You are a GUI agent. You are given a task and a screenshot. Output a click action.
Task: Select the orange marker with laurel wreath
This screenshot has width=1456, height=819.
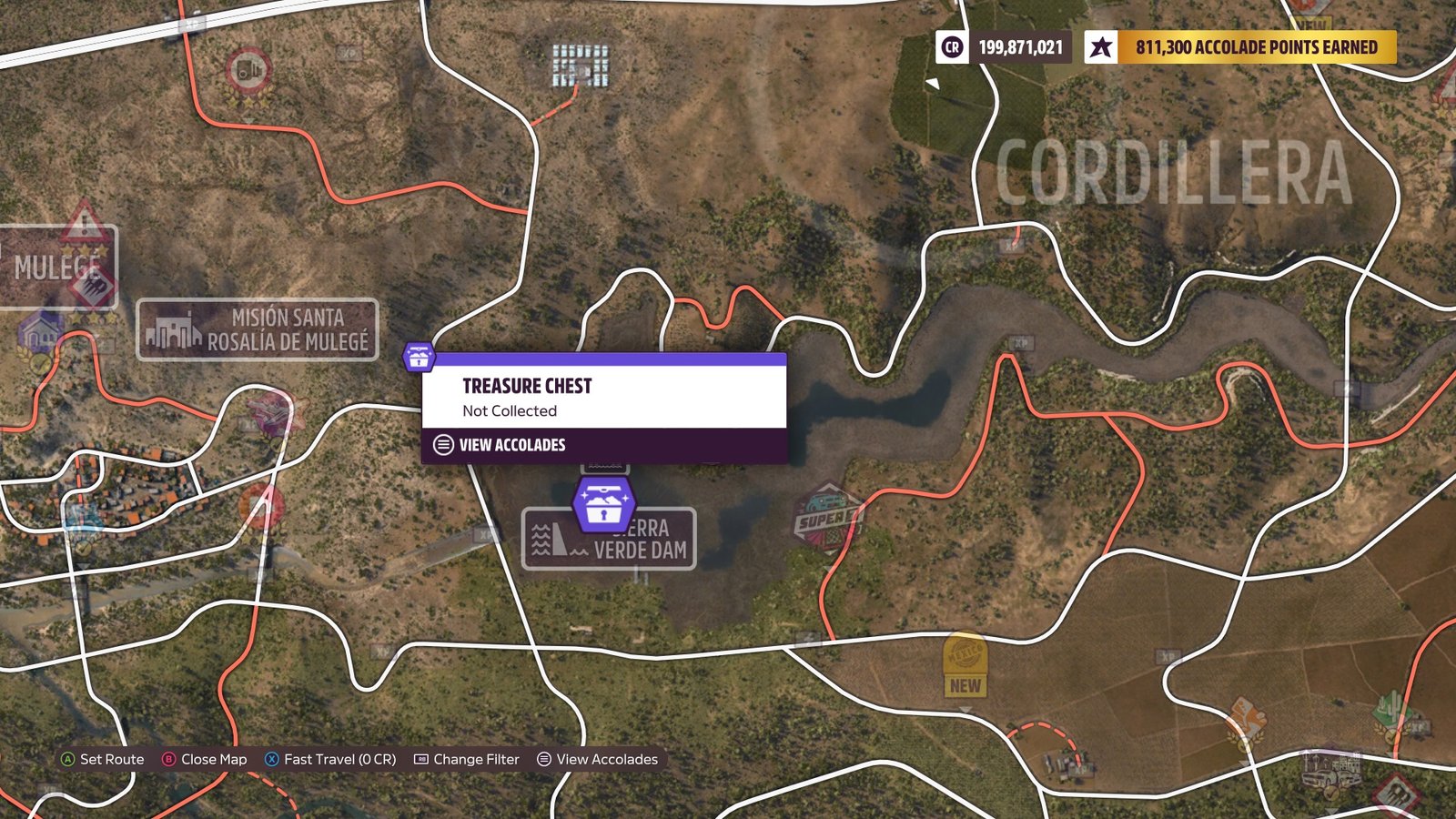1245,723
